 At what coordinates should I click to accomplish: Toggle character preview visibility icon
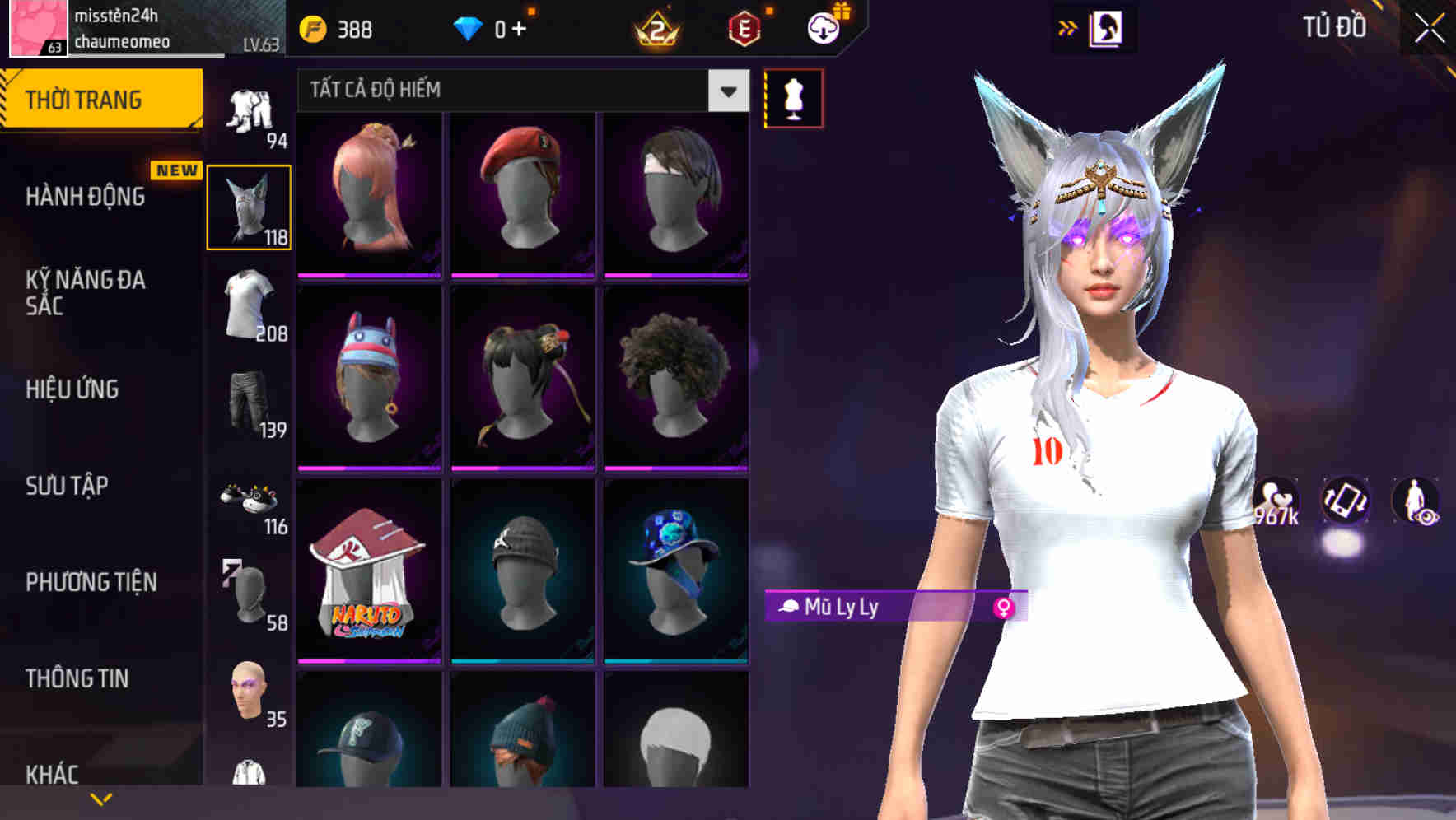pyautogui.click(x=1415, y=502)
